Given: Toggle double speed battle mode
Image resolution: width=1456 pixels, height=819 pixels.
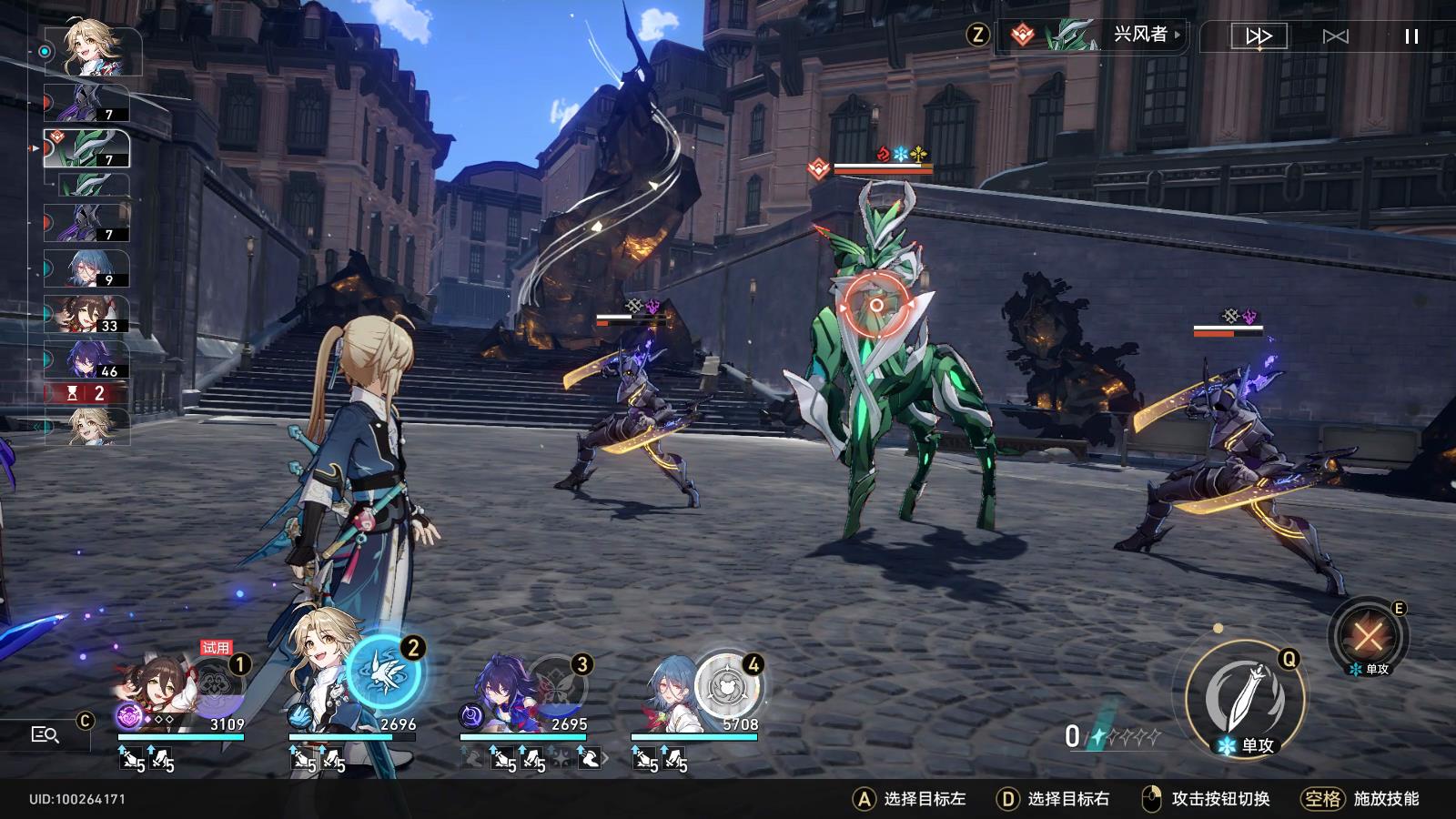Looking at the screenshot, I should point(1259,36).
